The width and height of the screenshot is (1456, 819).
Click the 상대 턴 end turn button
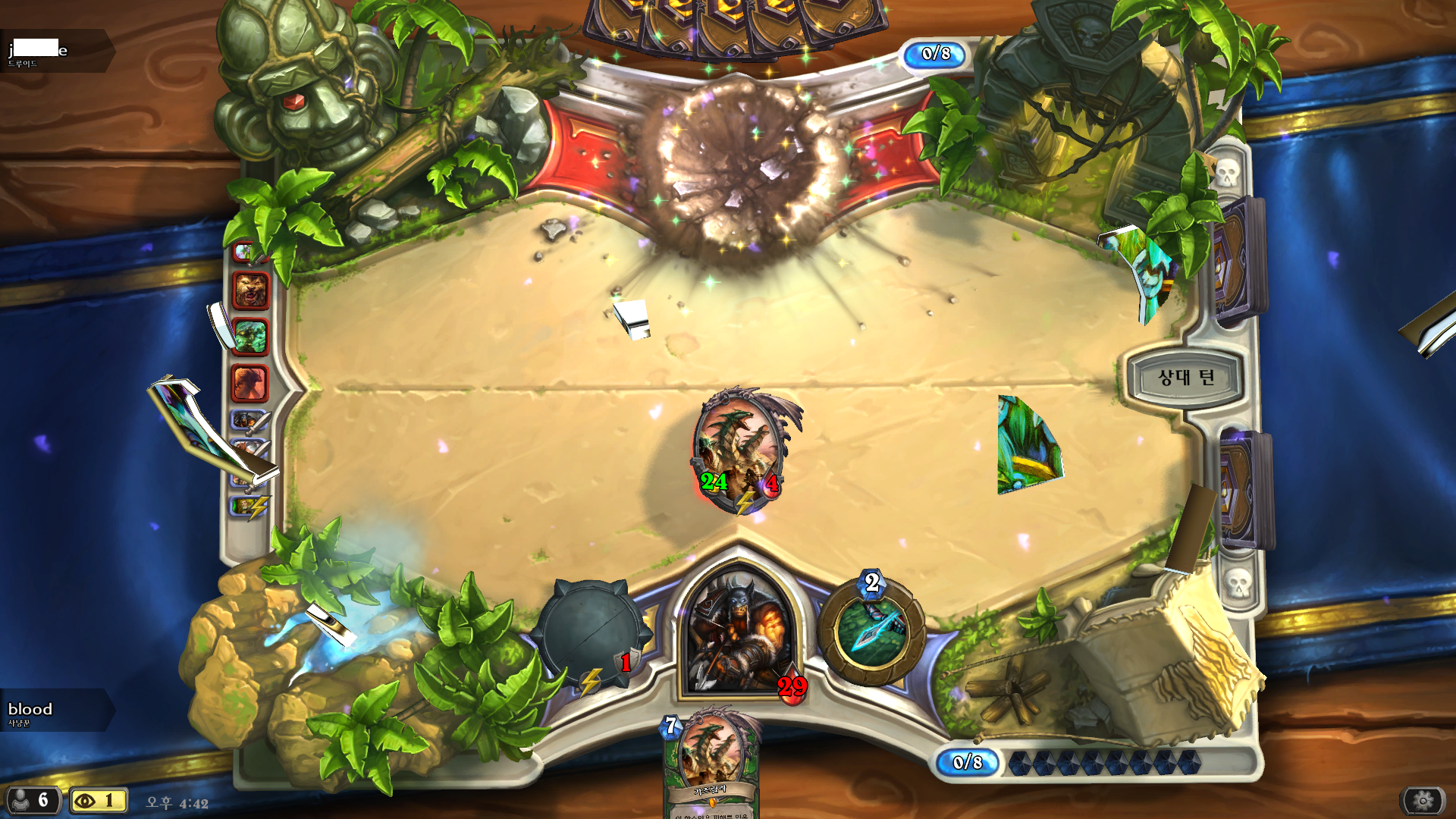pos(1185,378)
